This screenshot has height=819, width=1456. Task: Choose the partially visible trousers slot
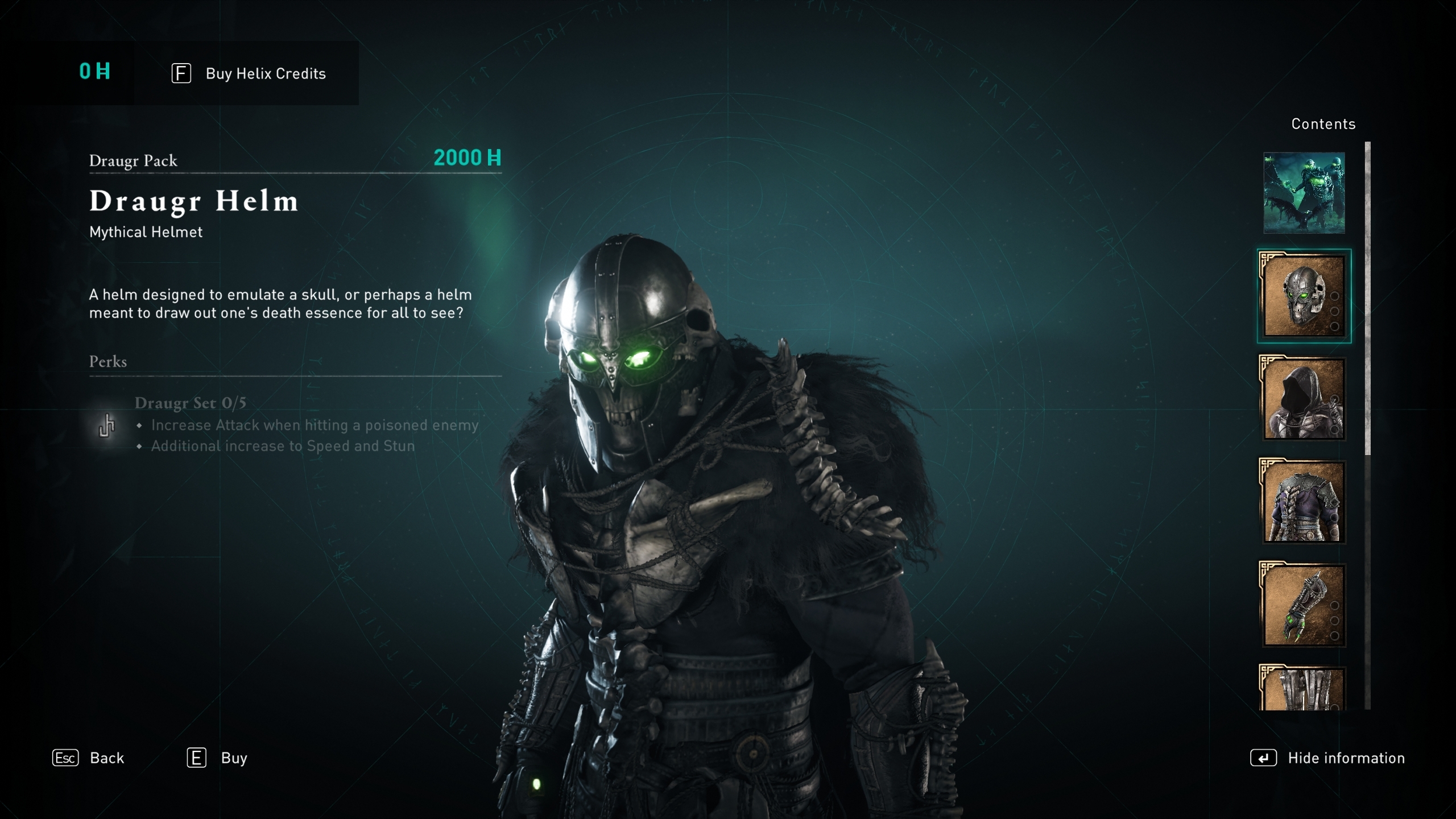point(1302,689)
